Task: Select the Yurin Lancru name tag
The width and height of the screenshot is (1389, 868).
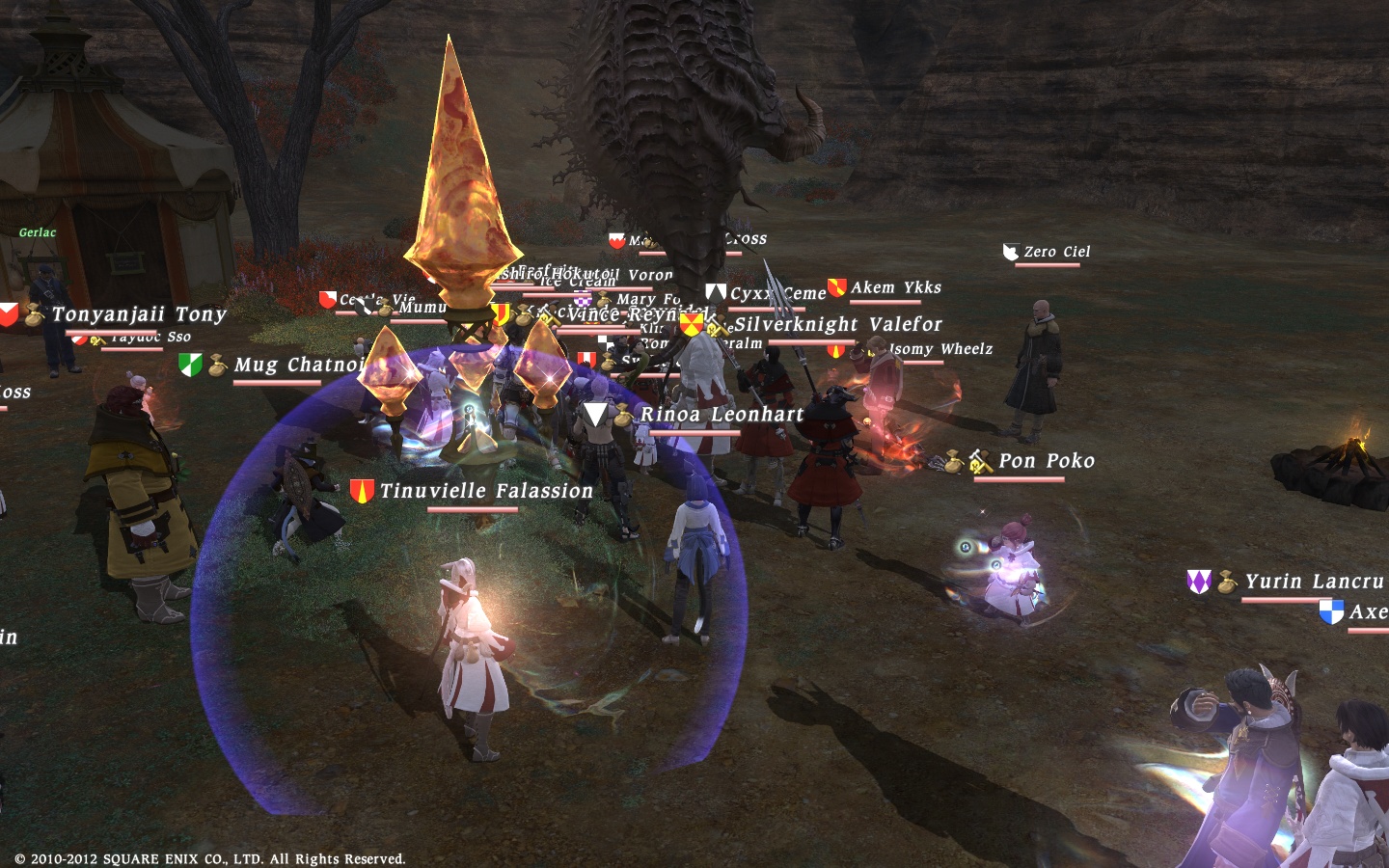Action: 1313,582
